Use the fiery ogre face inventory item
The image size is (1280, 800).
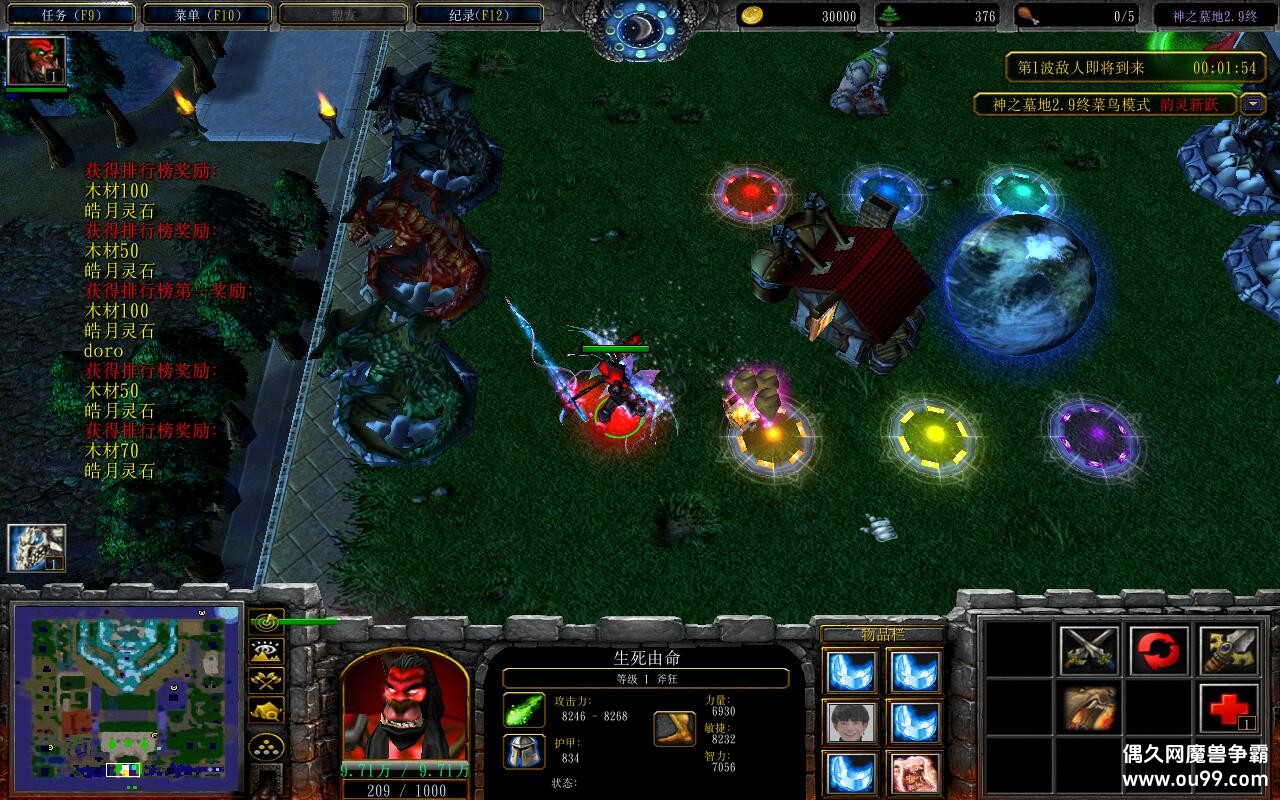point(915,773)
